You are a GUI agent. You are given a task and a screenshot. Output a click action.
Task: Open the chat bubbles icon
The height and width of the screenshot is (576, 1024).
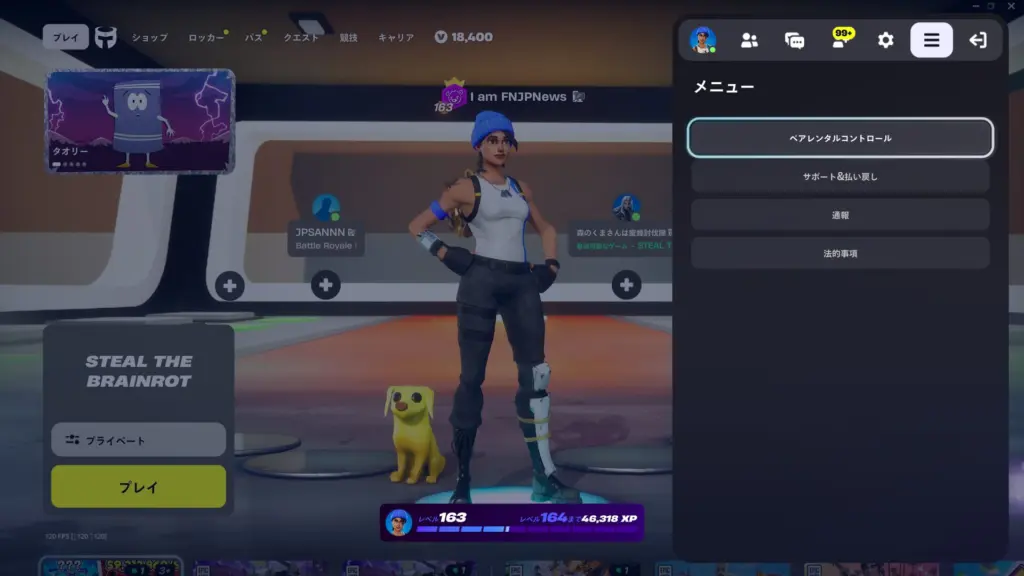795,40
